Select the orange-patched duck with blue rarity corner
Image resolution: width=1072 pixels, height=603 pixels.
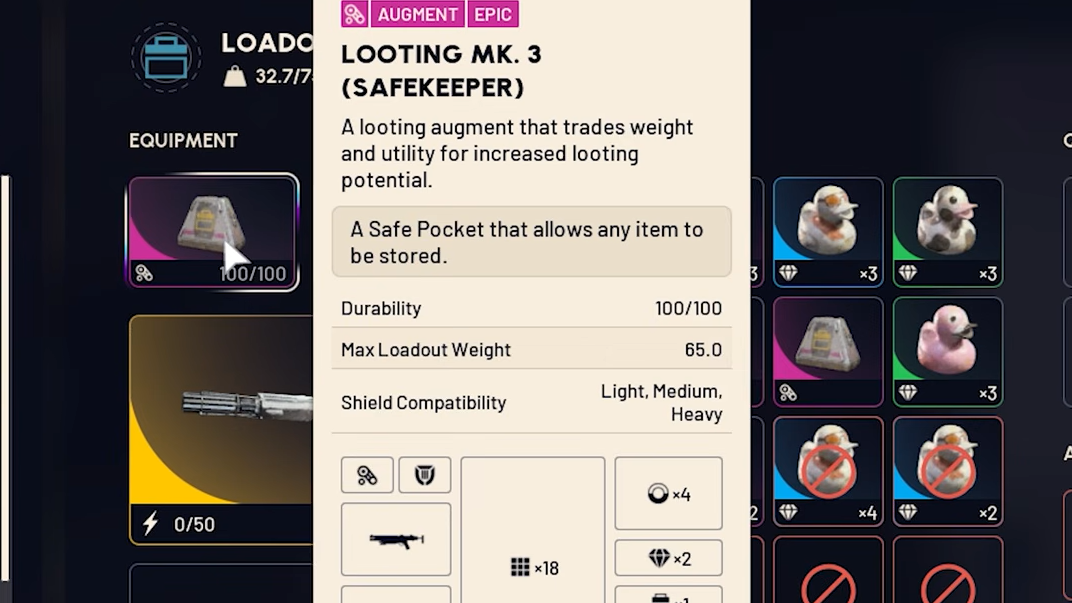coord(827,231)
